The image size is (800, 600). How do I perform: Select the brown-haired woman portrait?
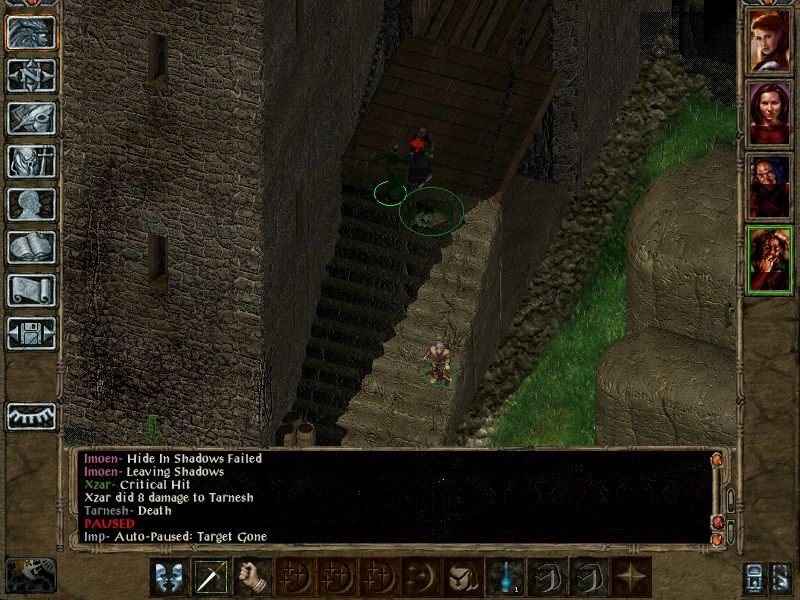(770, 114)
